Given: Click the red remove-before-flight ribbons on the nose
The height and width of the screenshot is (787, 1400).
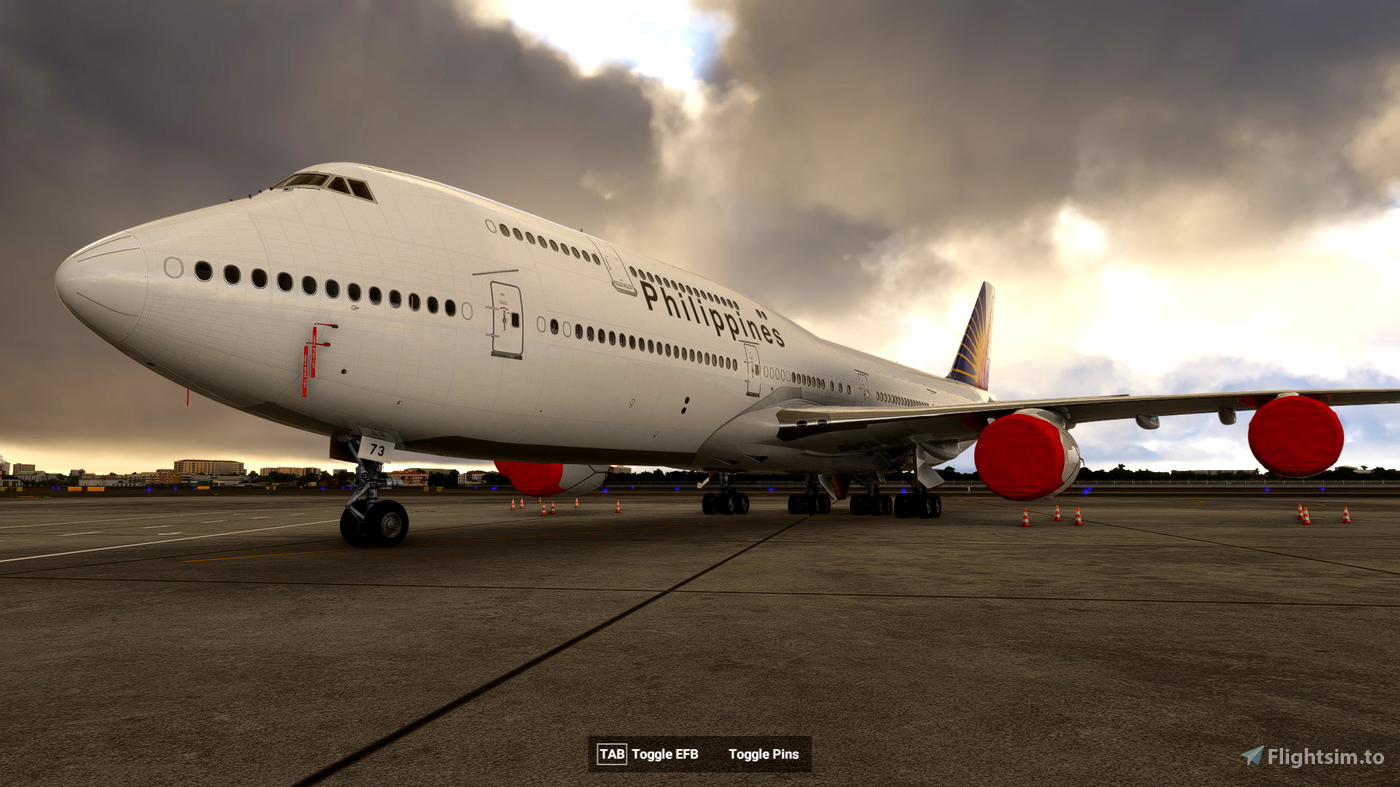Looking at the screenshot, I should point(310,355).
